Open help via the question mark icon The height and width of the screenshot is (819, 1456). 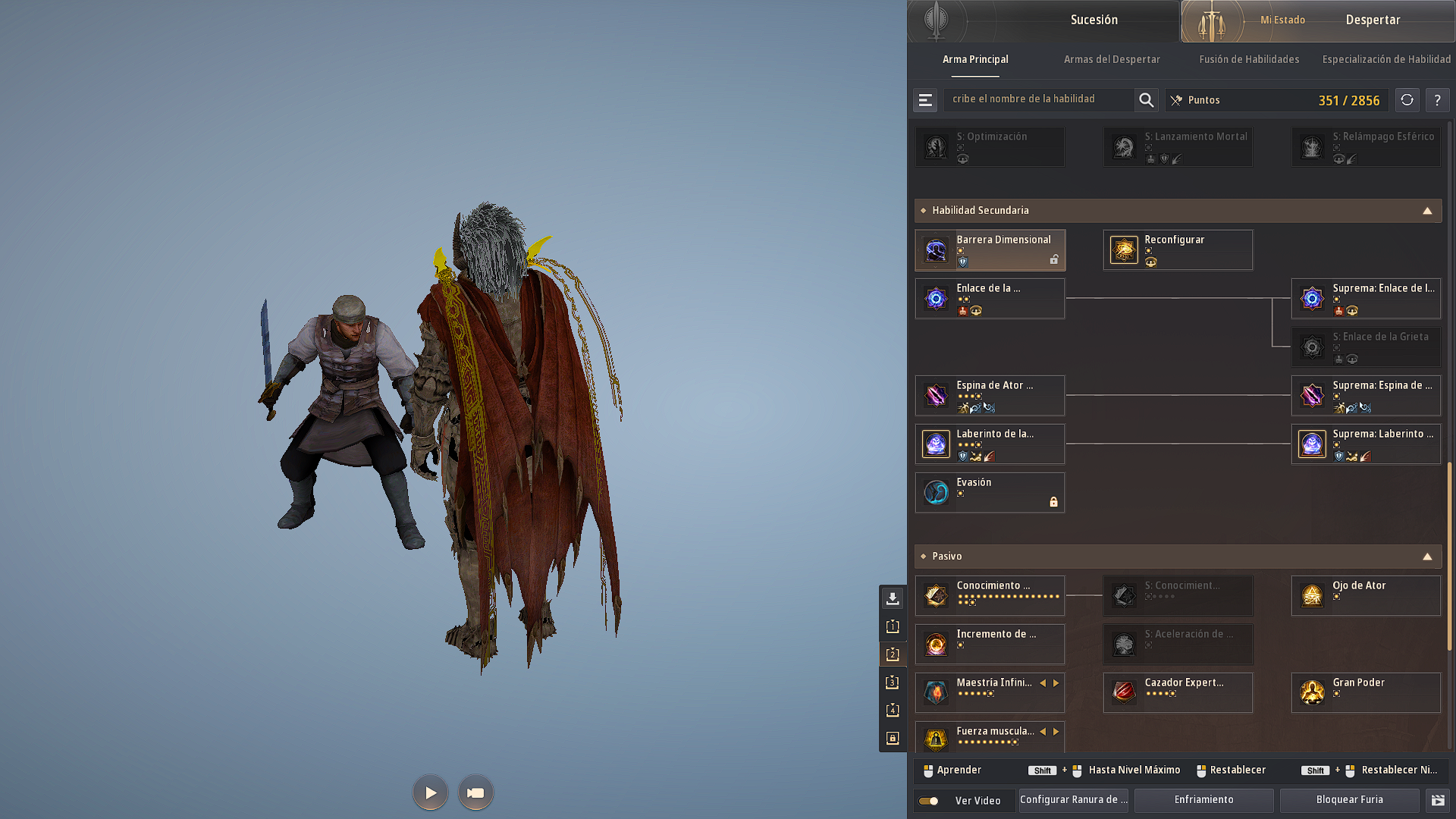coord(1437,99)
